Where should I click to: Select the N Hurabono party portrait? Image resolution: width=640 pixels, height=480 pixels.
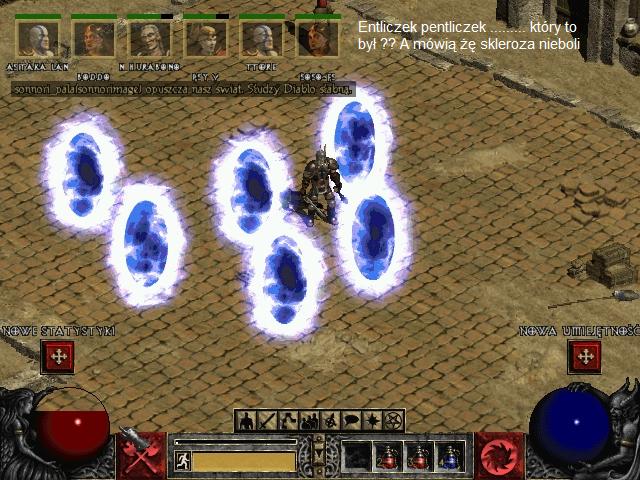point(149,39)
